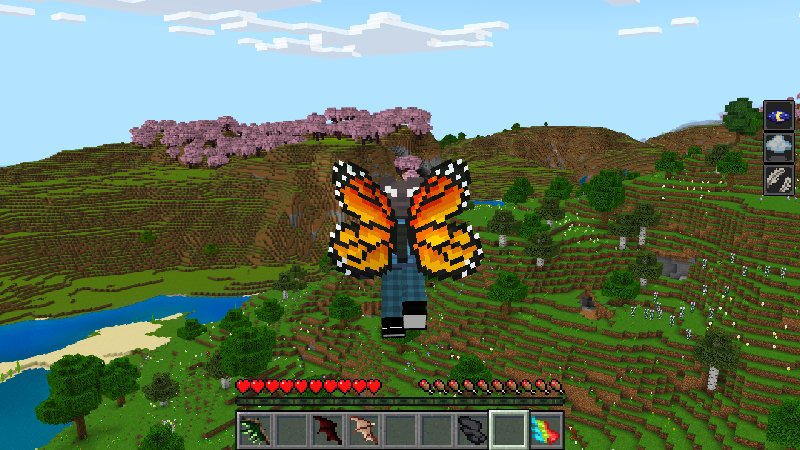800x450 pixels.
Task: Select the dark red demon wings slot
Action: [x=326, y=431]
